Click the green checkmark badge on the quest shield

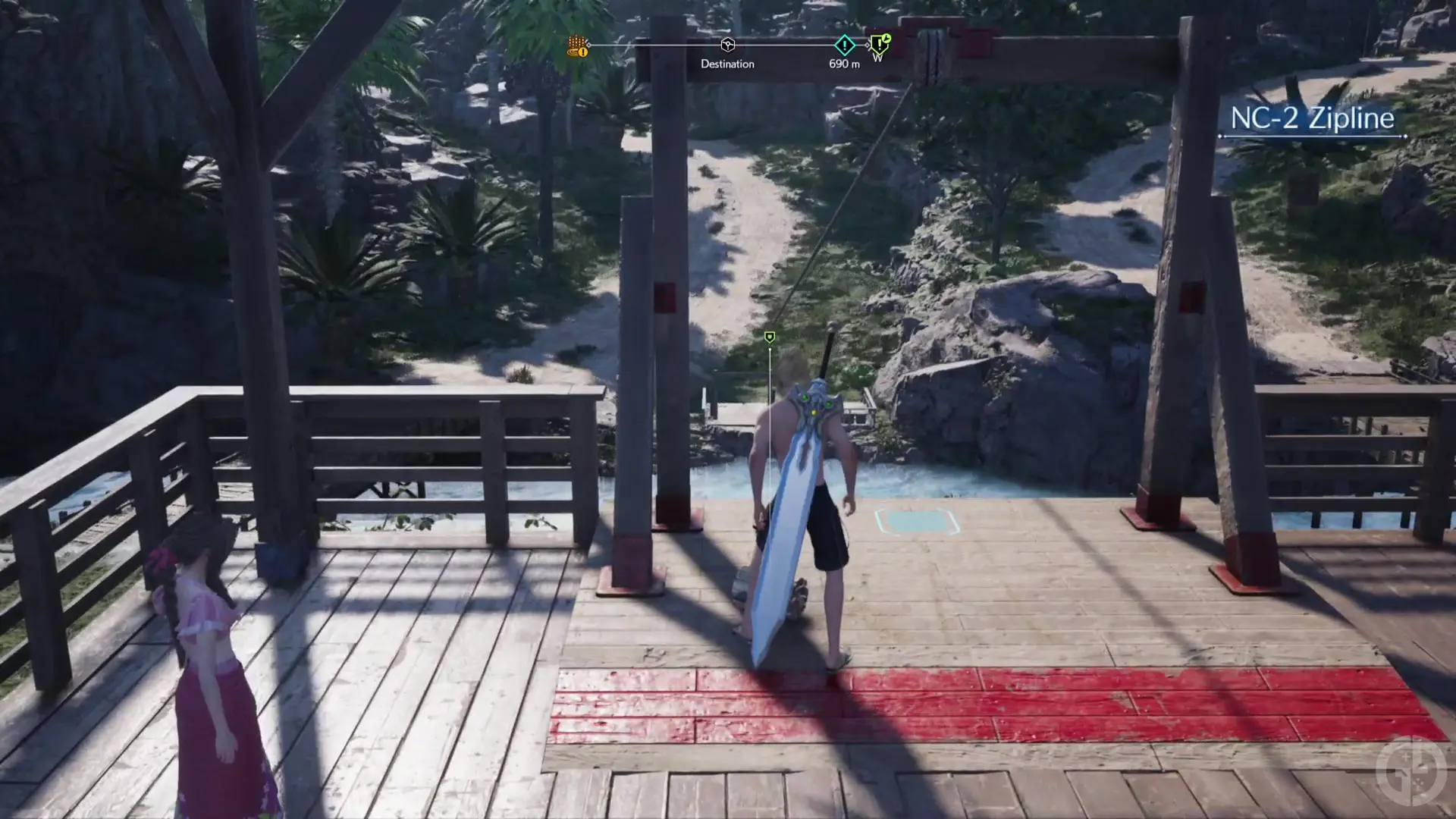(x=885, y=38)
